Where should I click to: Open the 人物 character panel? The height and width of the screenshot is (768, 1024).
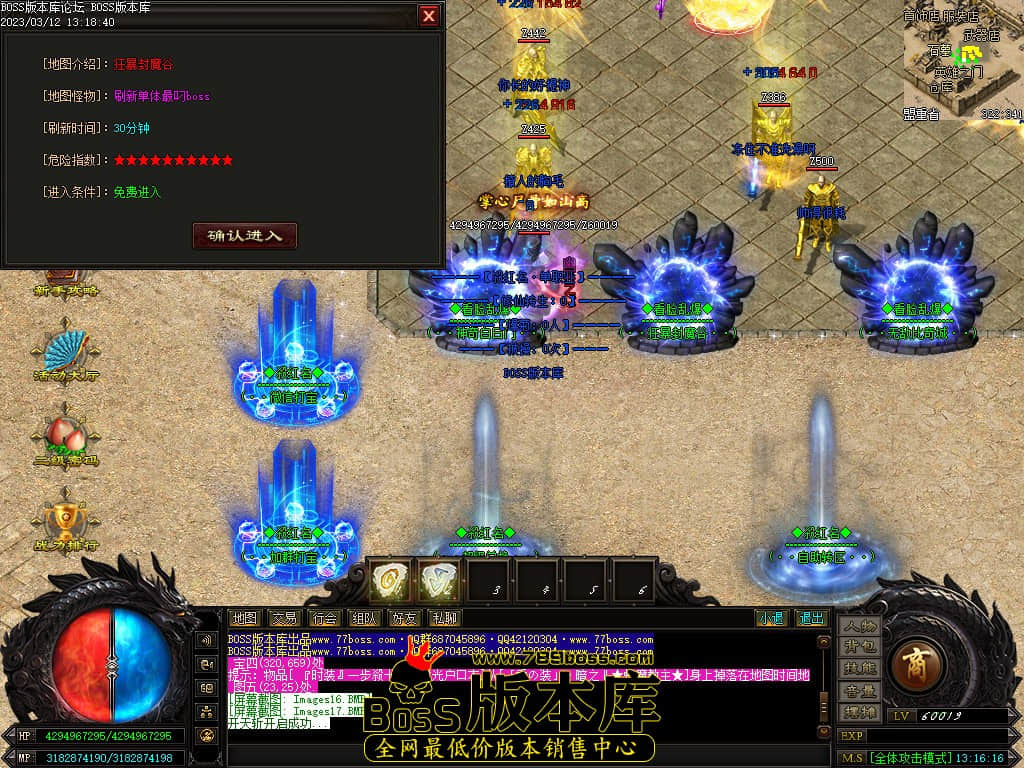coord(859,626)
